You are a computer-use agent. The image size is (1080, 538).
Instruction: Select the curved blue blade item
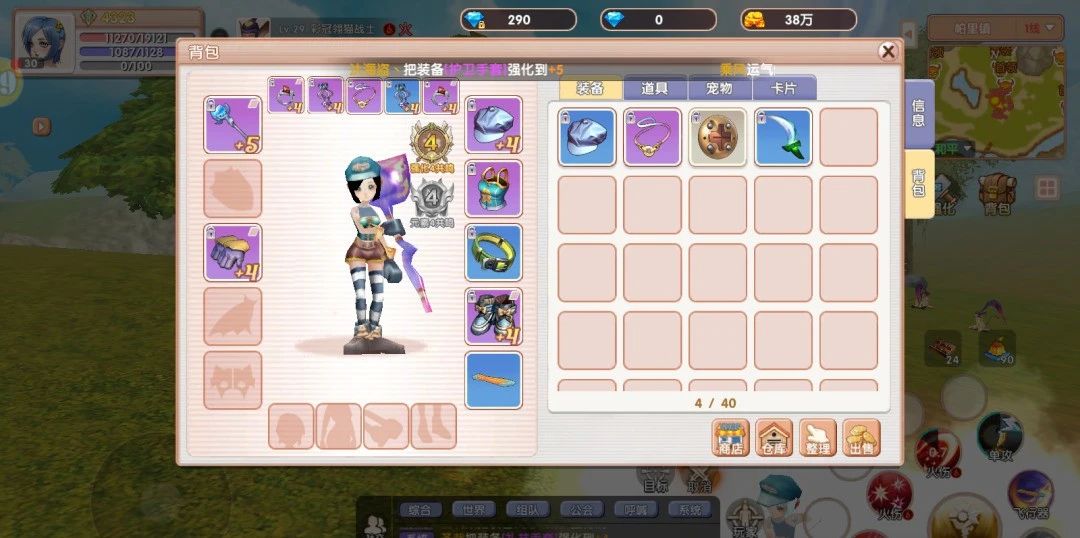click(783, 137)
